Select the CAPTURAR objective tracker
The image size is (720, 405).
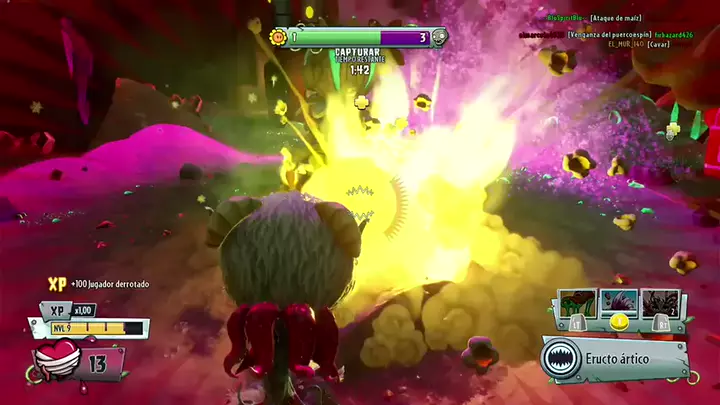[x=357, y=51]
